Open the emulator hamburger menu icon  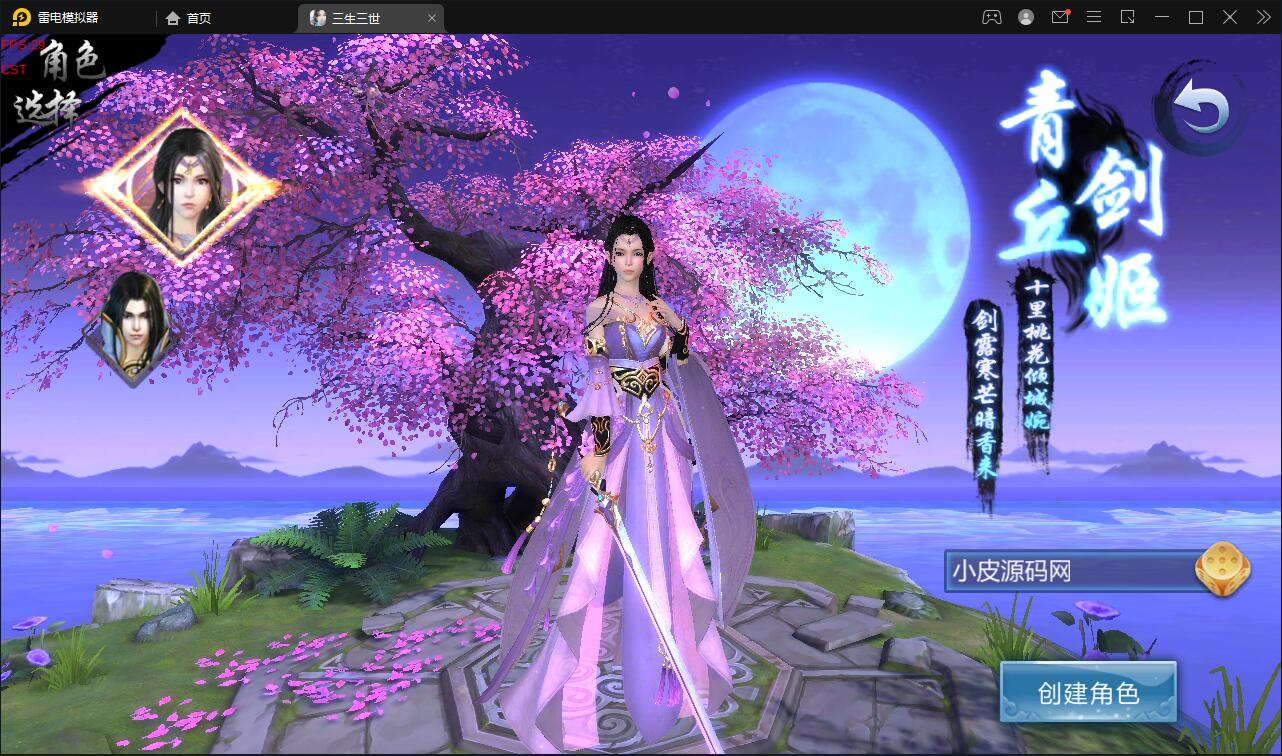coord(1095,17)
